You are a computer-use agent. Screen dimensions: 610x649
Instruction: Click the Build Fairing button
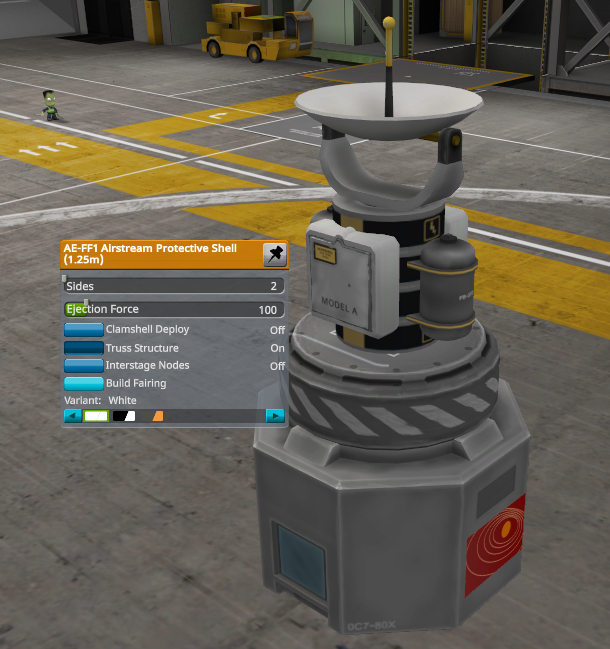[84, 383]
